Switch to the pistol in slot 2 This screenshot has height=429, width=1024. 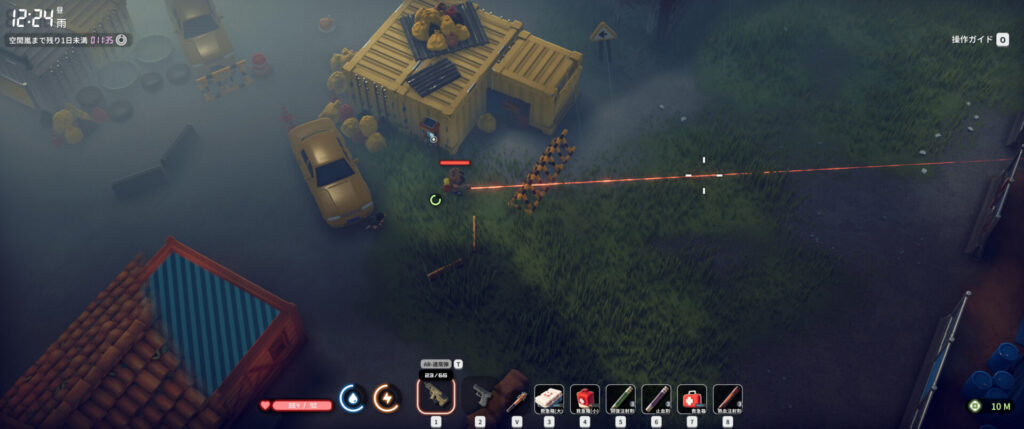point(481,397)
